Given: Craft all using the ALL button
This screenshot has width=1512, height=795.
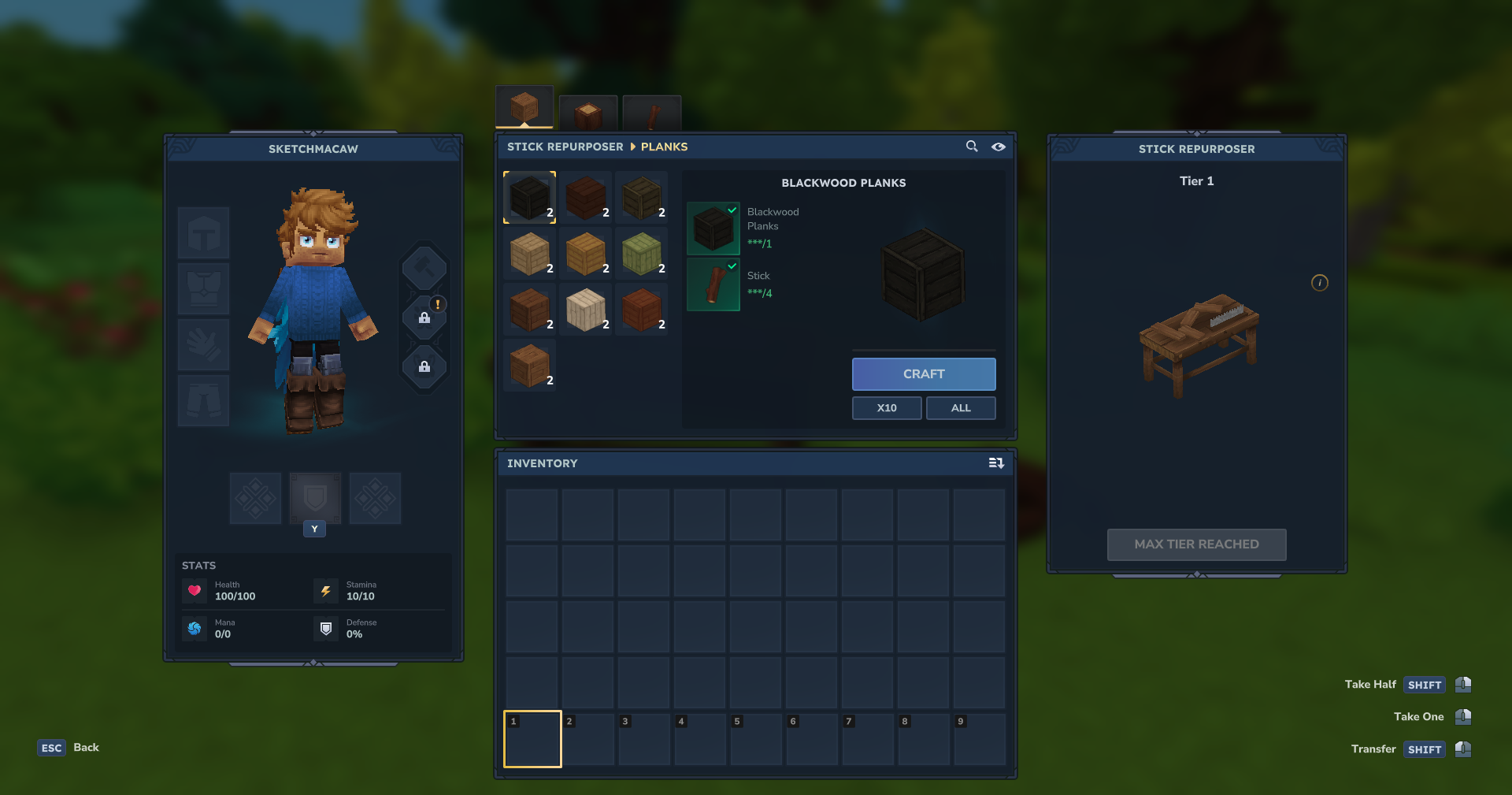Looking at the screenshot, I should coord(960,408).
